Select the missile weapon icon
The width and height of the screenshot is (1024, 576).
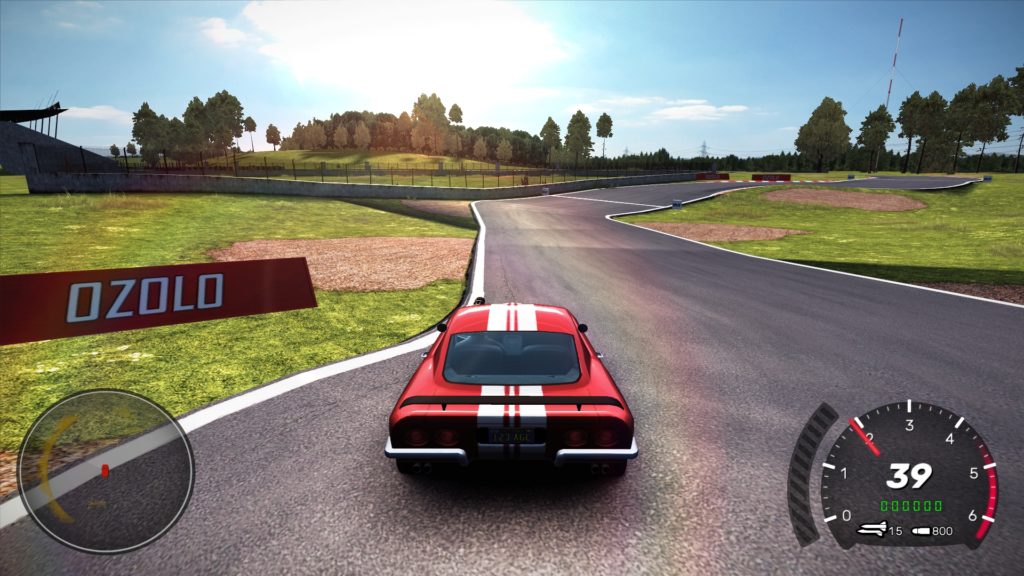click(871, 529)
